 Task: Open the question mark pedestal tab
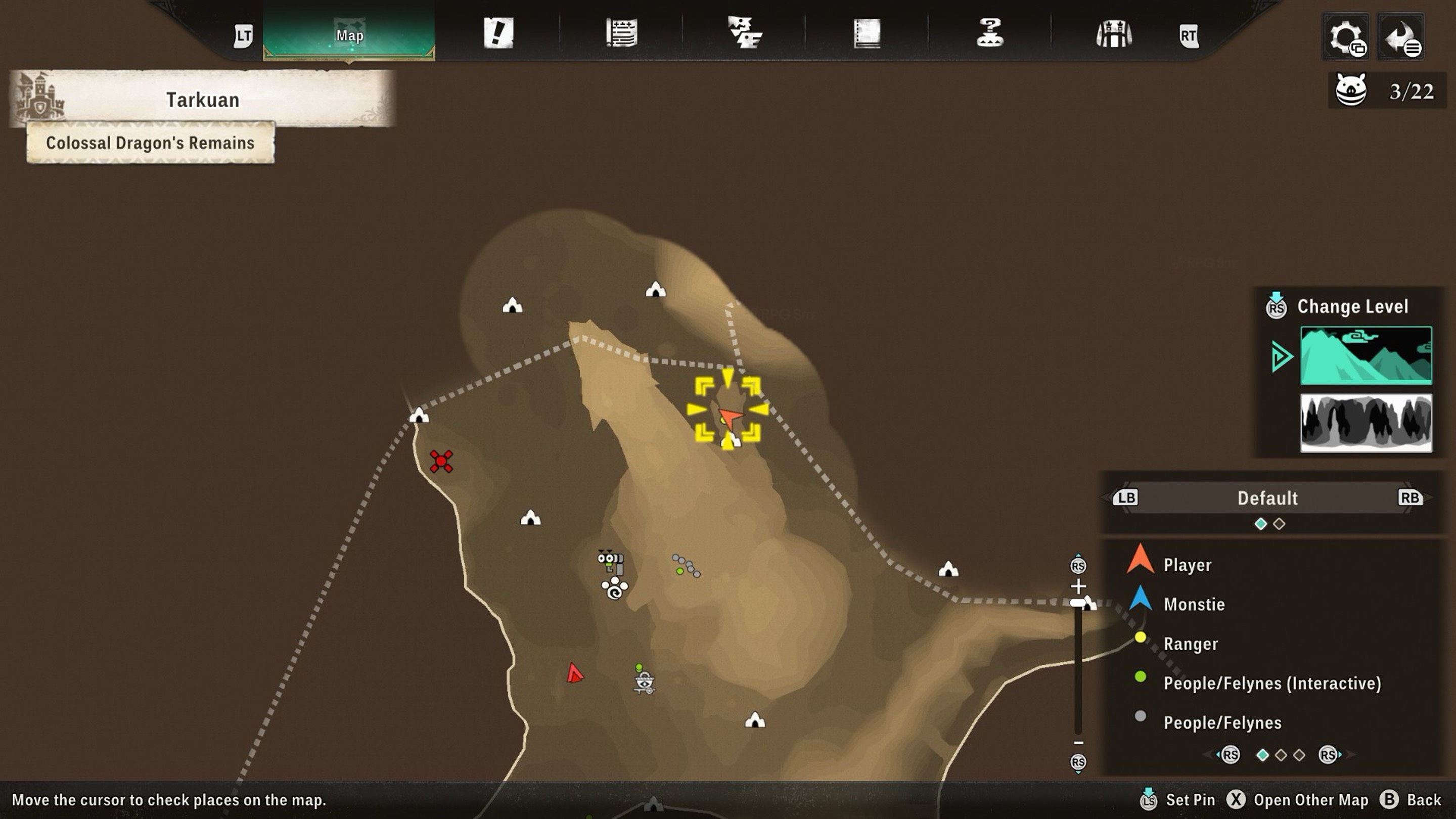(x=990, y=33)
